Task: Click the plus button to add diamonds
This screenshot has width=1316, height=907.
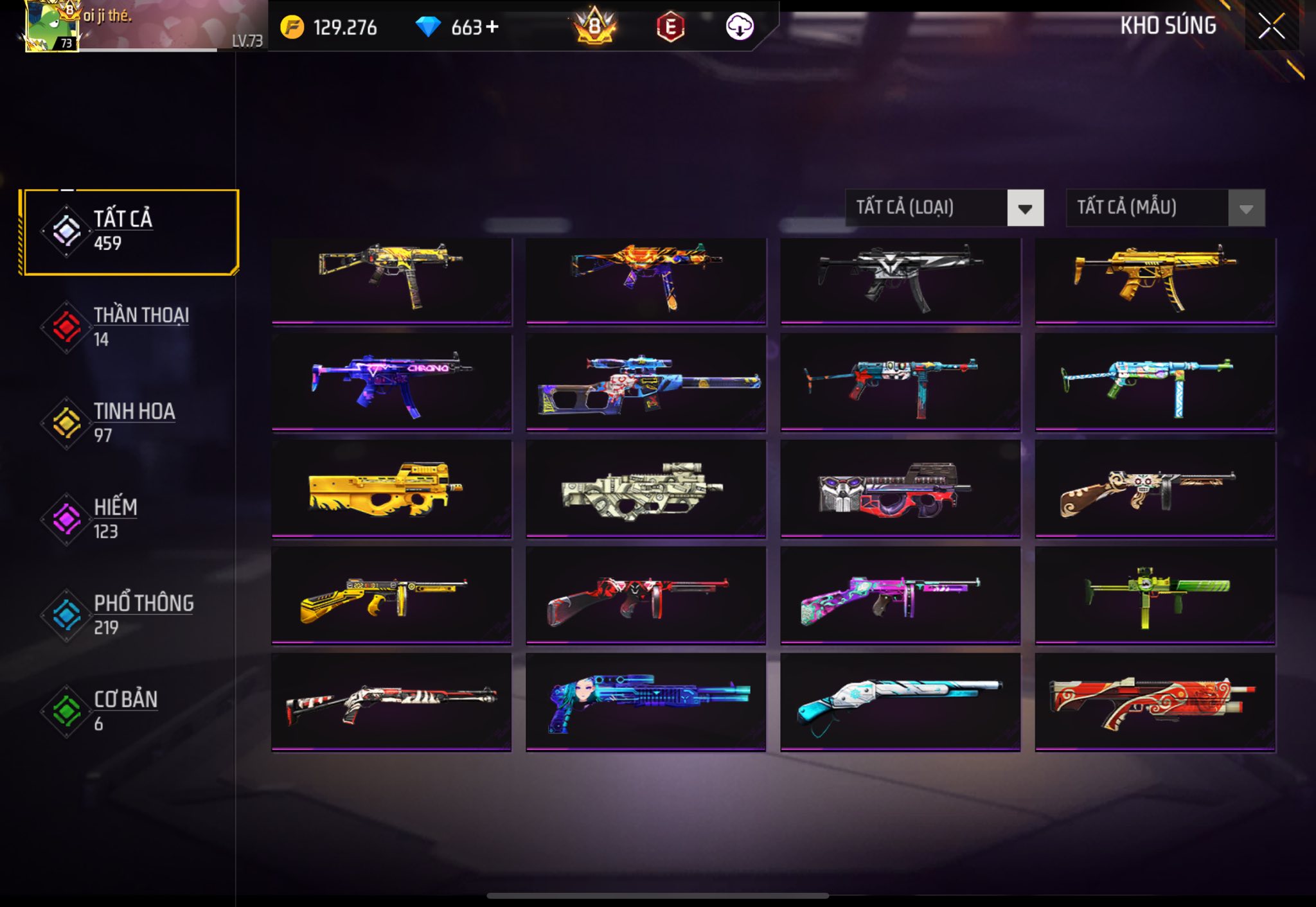Action: point(492,27)
